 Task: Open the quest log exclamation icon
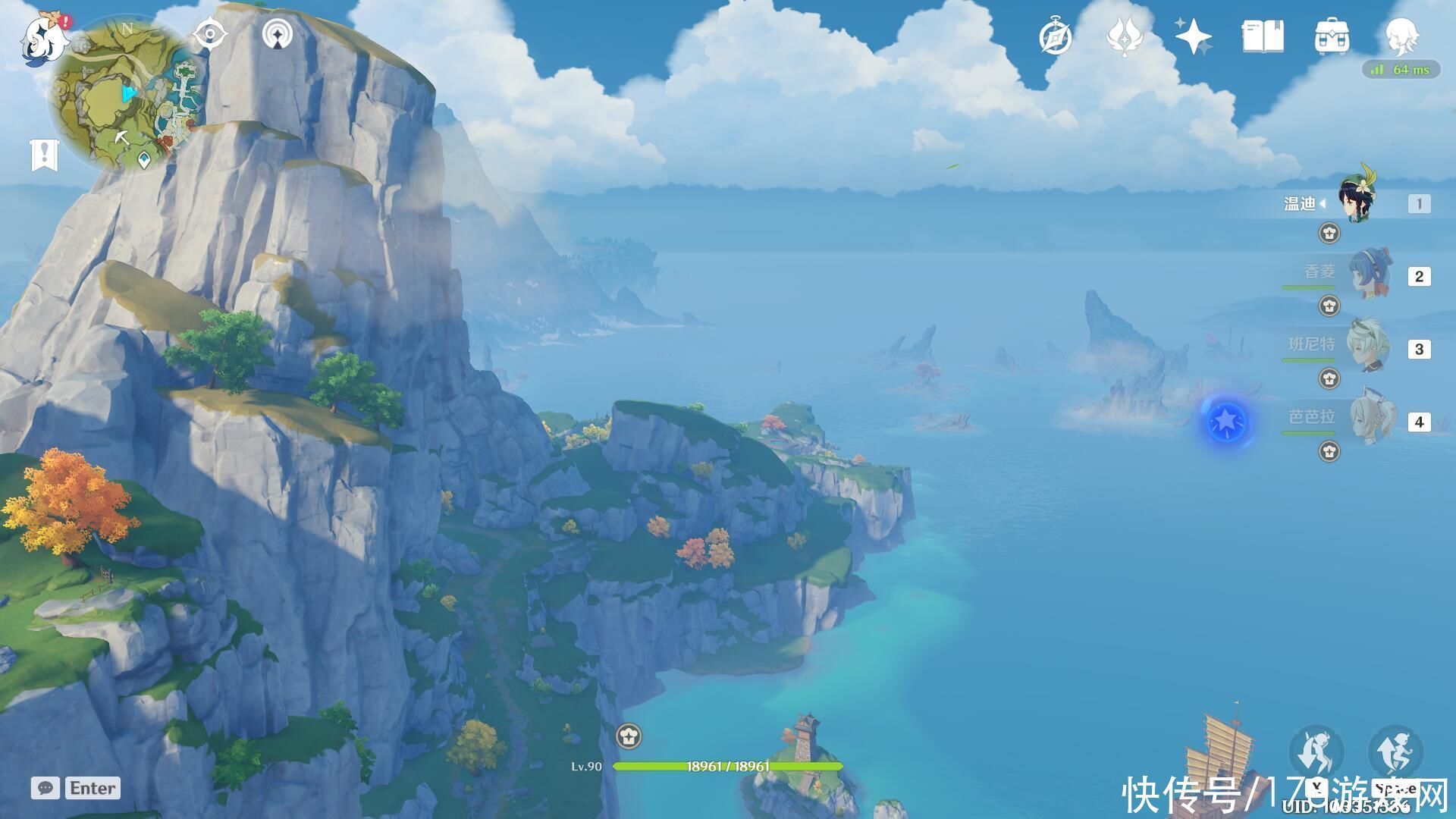pyautogui.click(x=44, y=155)
